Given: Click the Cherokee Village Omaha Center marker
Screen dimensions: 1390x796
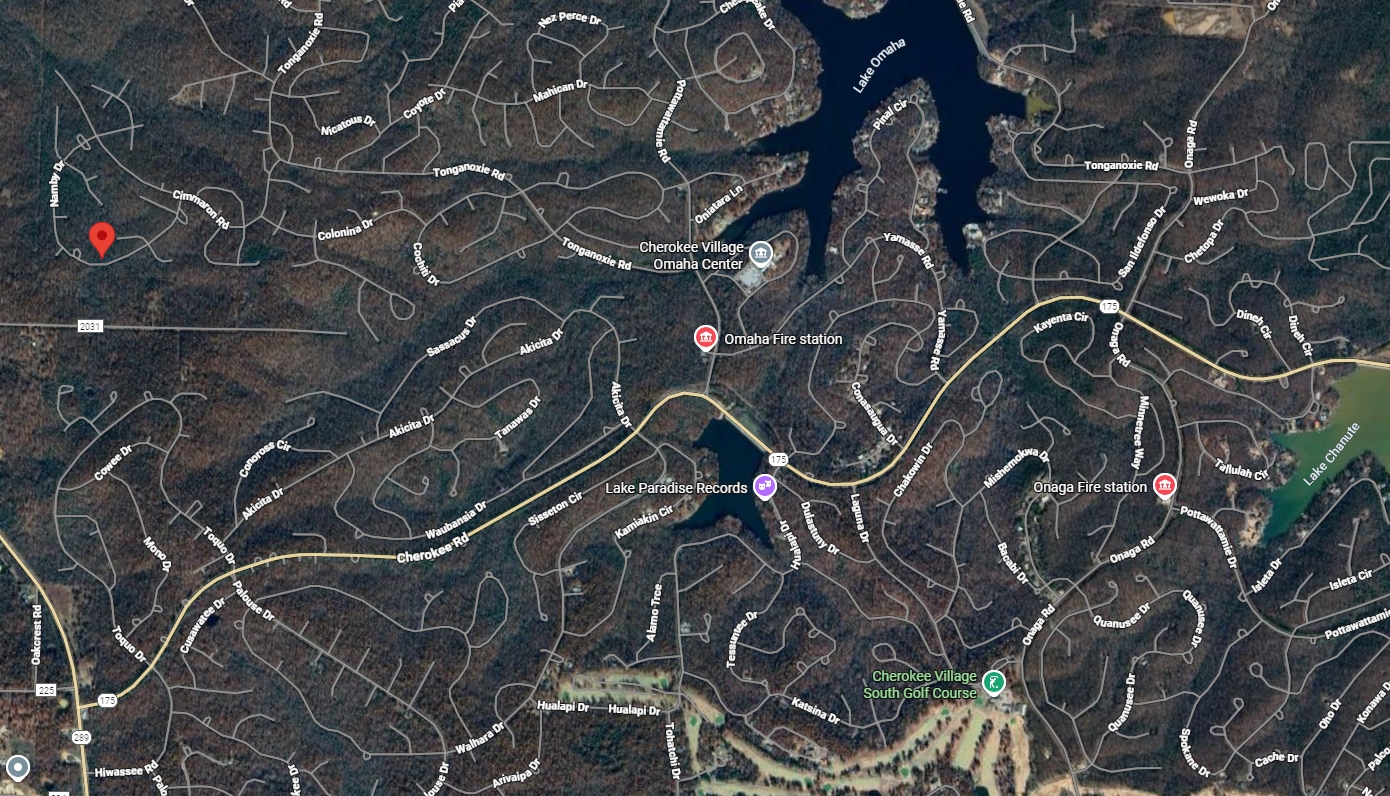Looking at the screenshot, I should [761, 253].
